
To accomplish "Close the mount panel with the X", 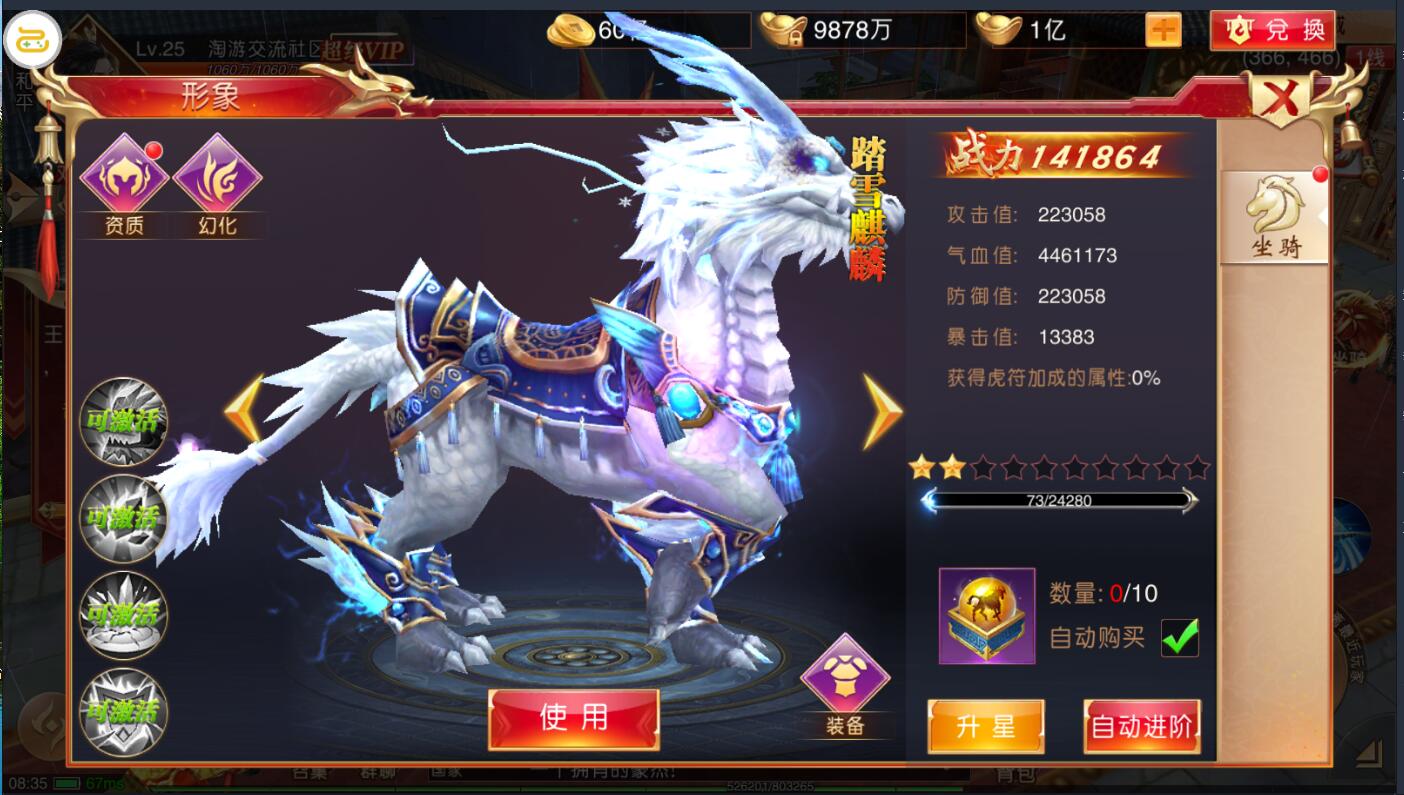I will [1282, 99].
